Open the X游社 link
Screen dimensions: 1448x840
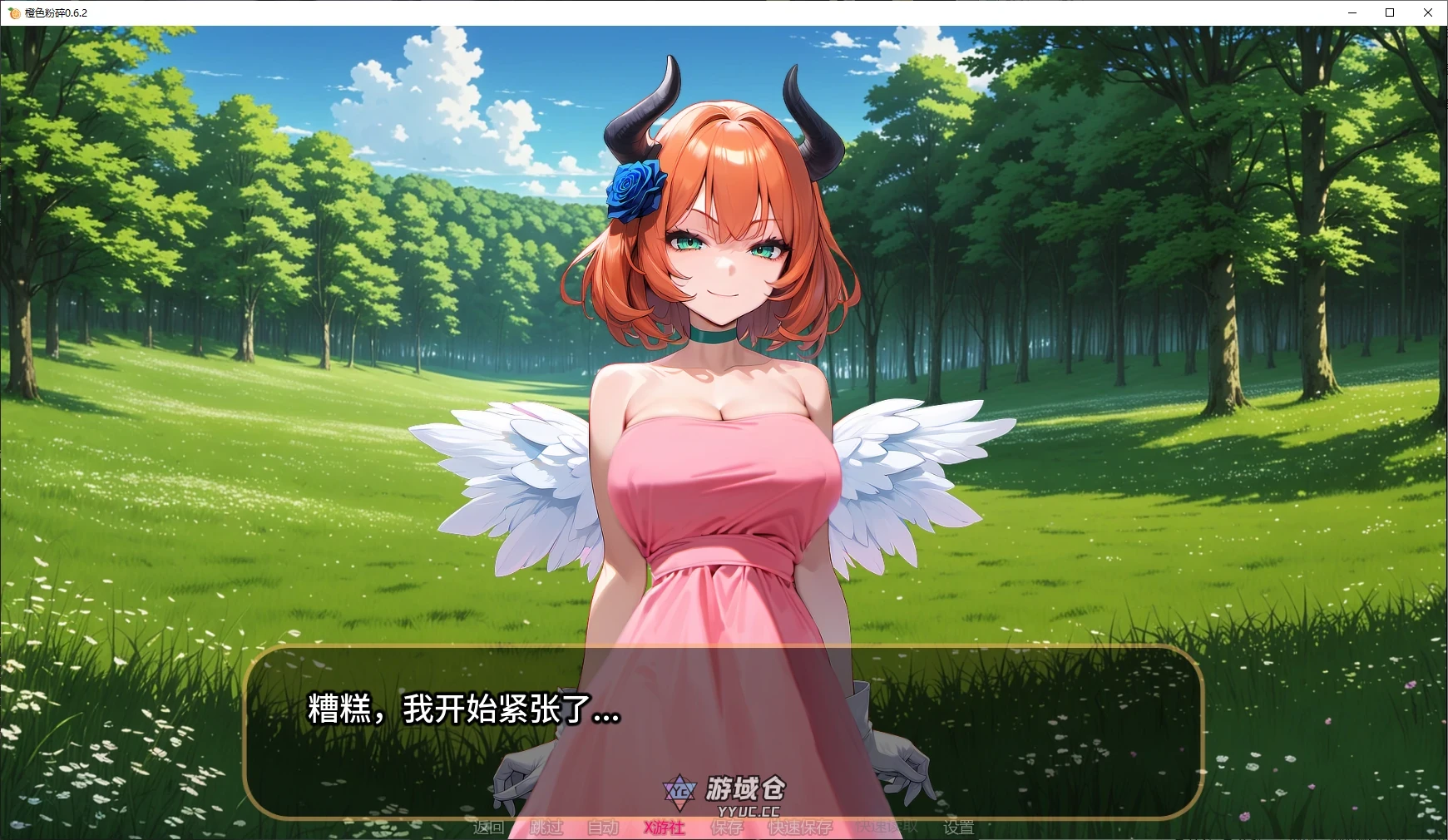point(662,828)
